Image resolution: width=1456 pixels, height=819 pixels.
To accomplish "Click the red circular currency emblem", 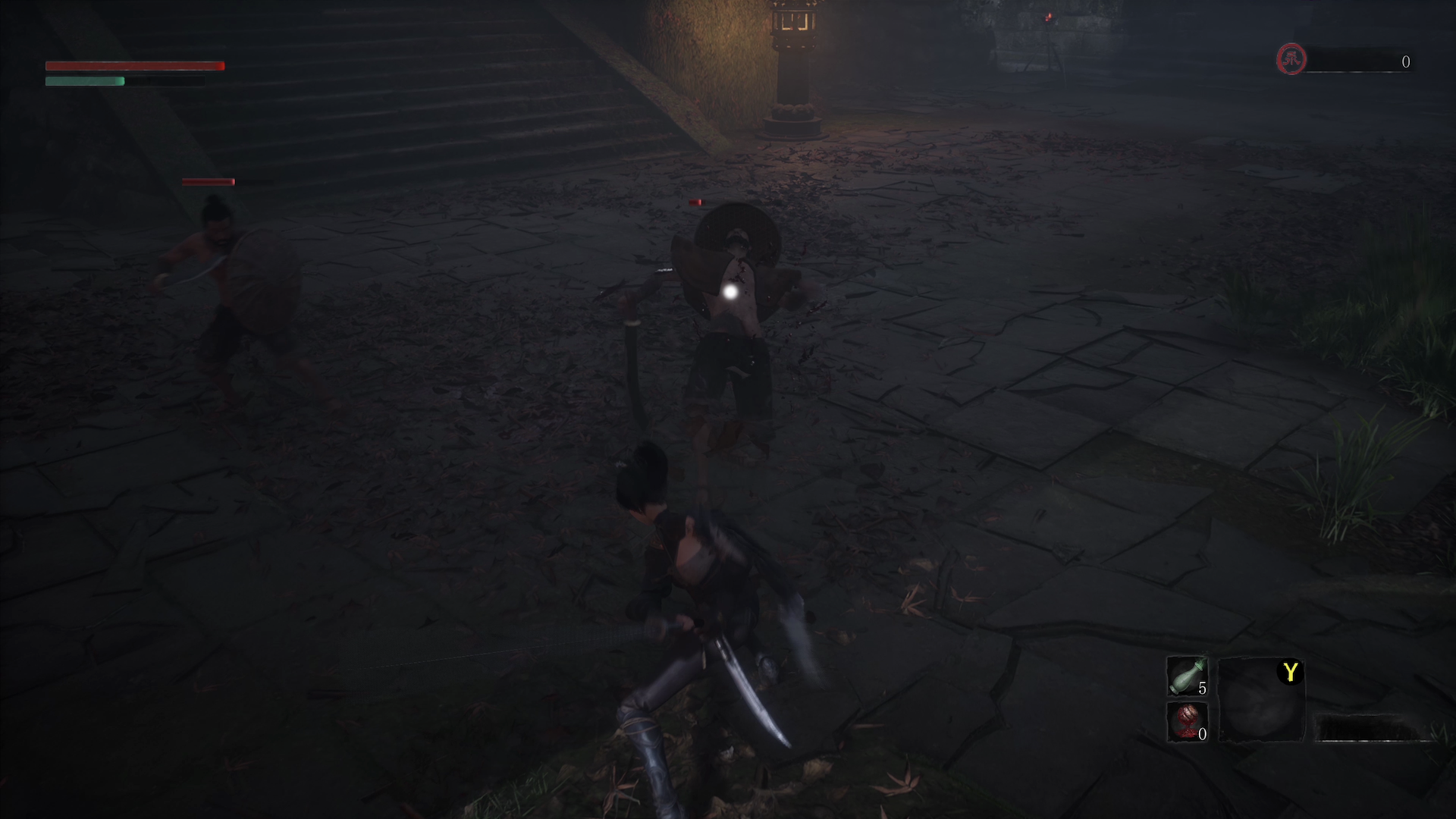I will (1291, 59).
